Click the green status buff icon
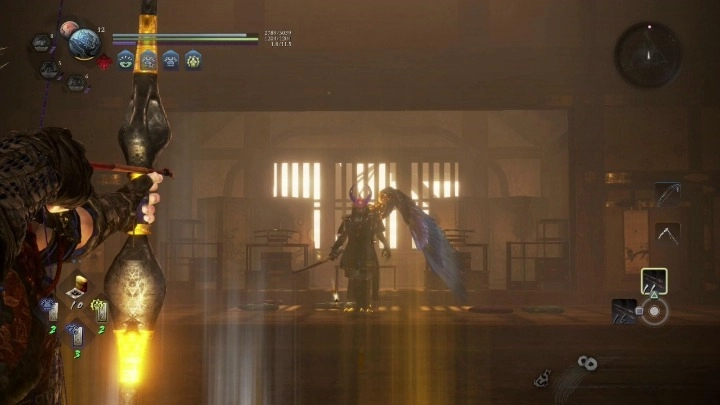720x405 pixels. pos(126,60)
